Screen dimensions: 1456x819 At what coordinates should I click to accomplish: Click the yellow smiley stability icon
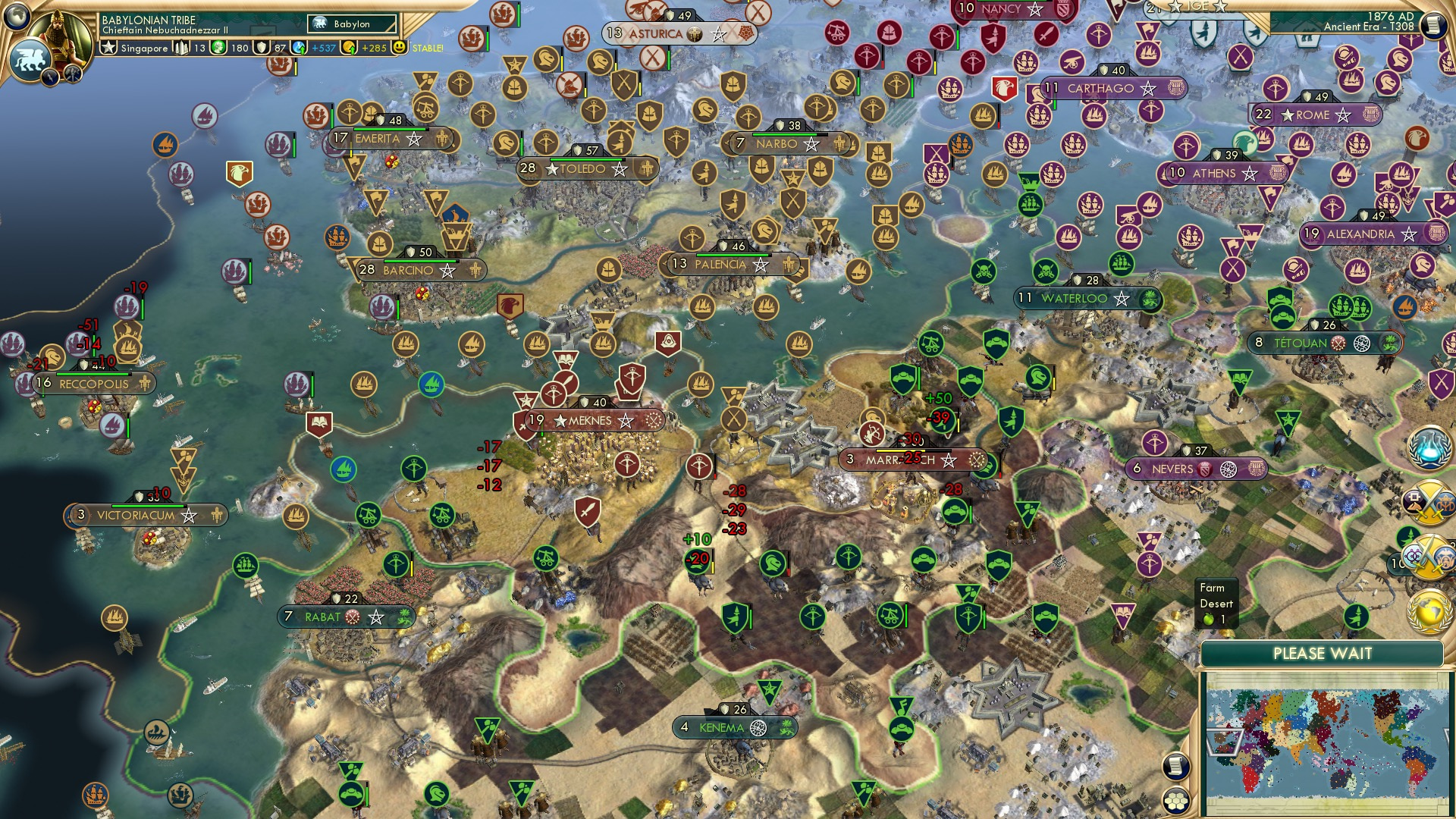click(x=400, y=48)
